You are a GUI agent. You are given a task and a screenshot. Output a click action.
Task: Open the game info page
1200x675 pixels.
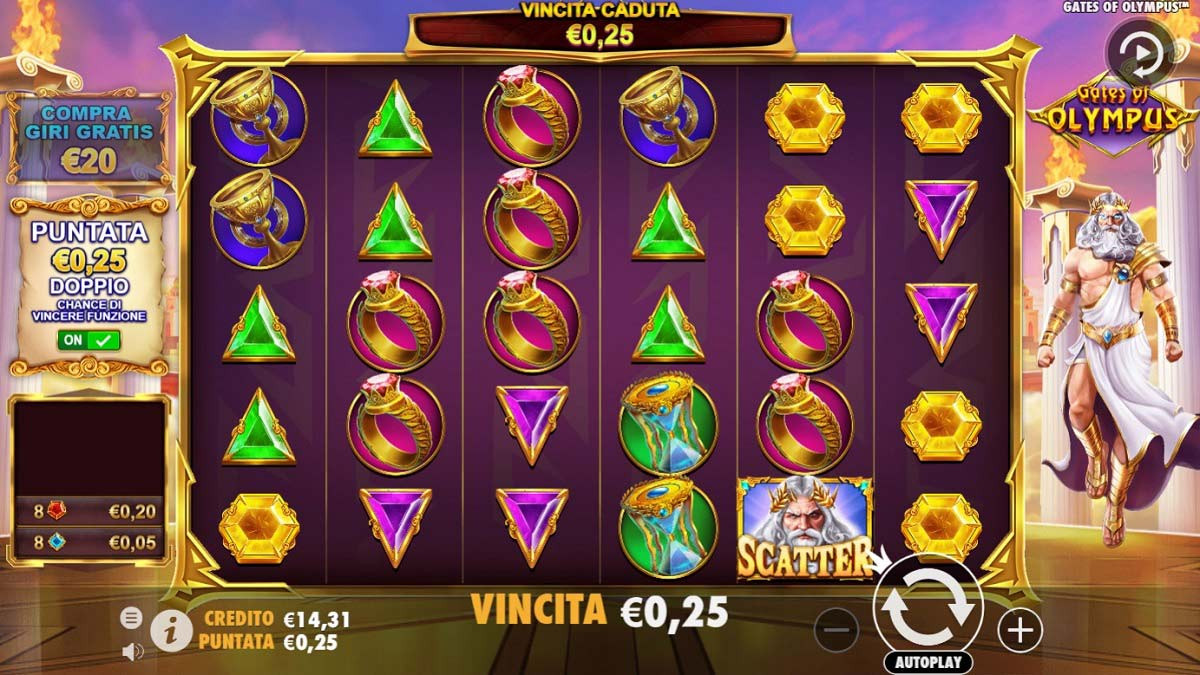coord(171,630)
